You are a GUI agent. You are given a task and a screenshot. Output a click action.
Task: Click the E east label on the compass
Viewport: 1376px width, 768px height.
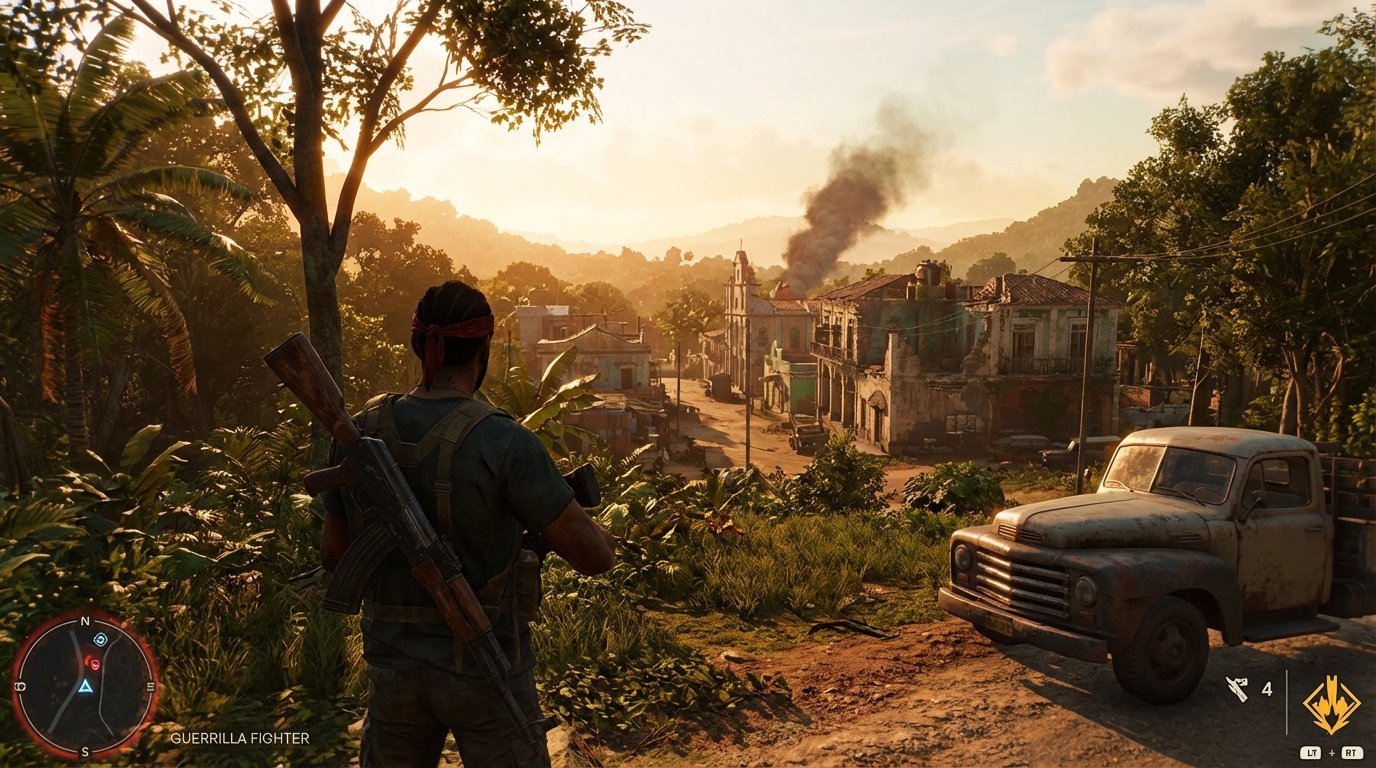pos(151,685)
